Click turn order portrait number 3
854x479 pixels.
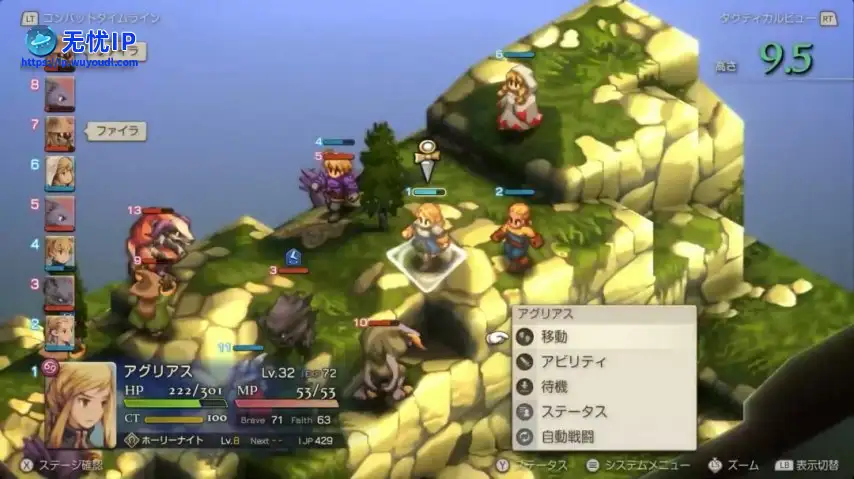coord(59,291)
